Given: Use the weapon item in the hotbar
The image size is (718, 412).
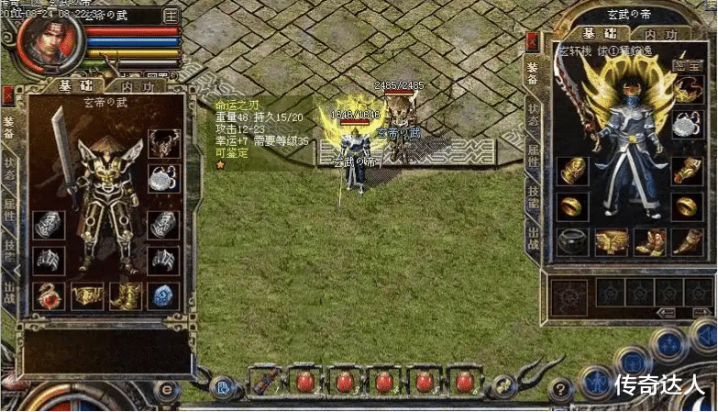Looking at the screenshot, I should coord(264,381).
